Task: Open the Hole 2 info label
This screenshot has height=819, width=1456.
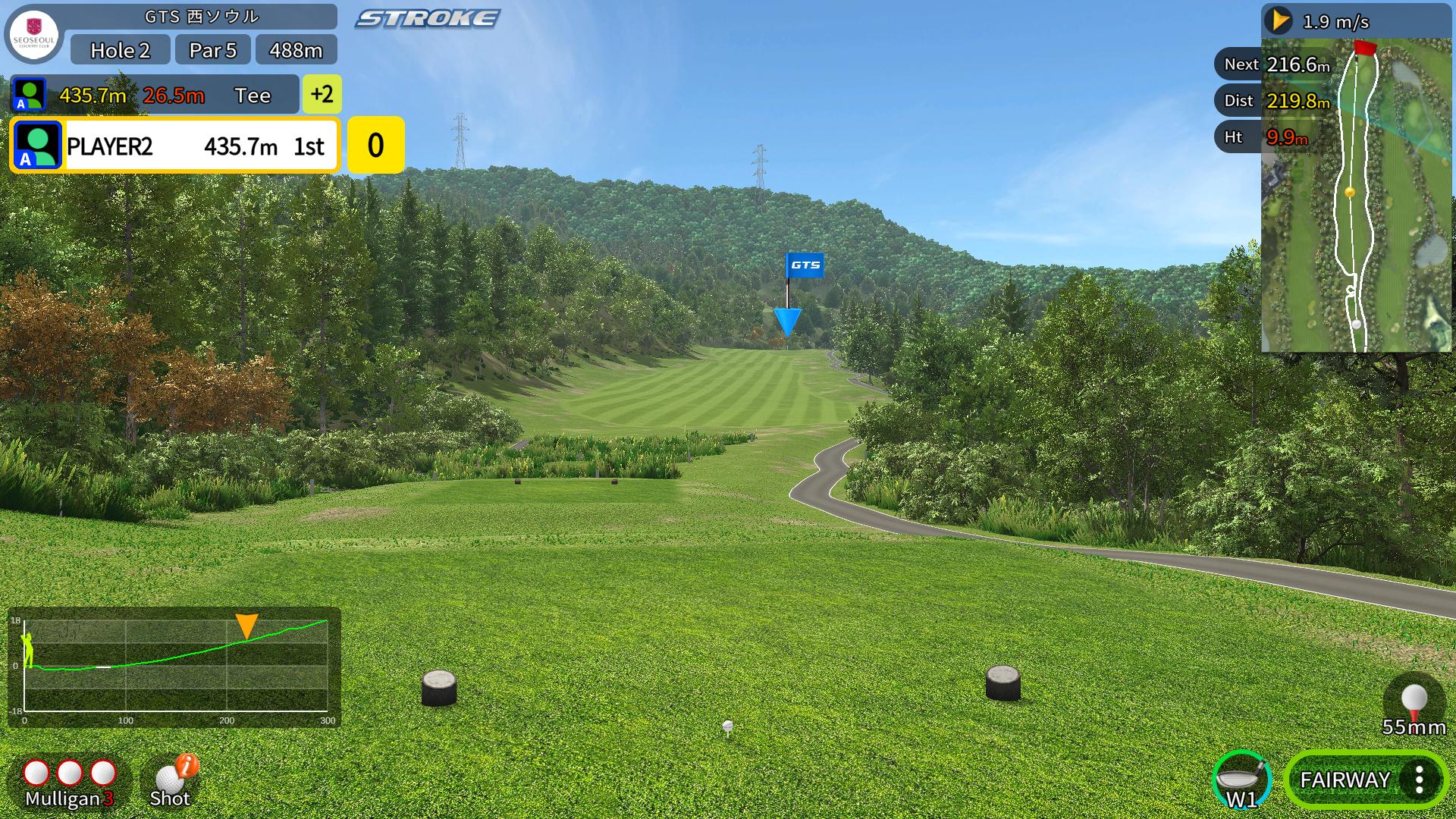Action: pyautogui.click(x=120, y=50)
